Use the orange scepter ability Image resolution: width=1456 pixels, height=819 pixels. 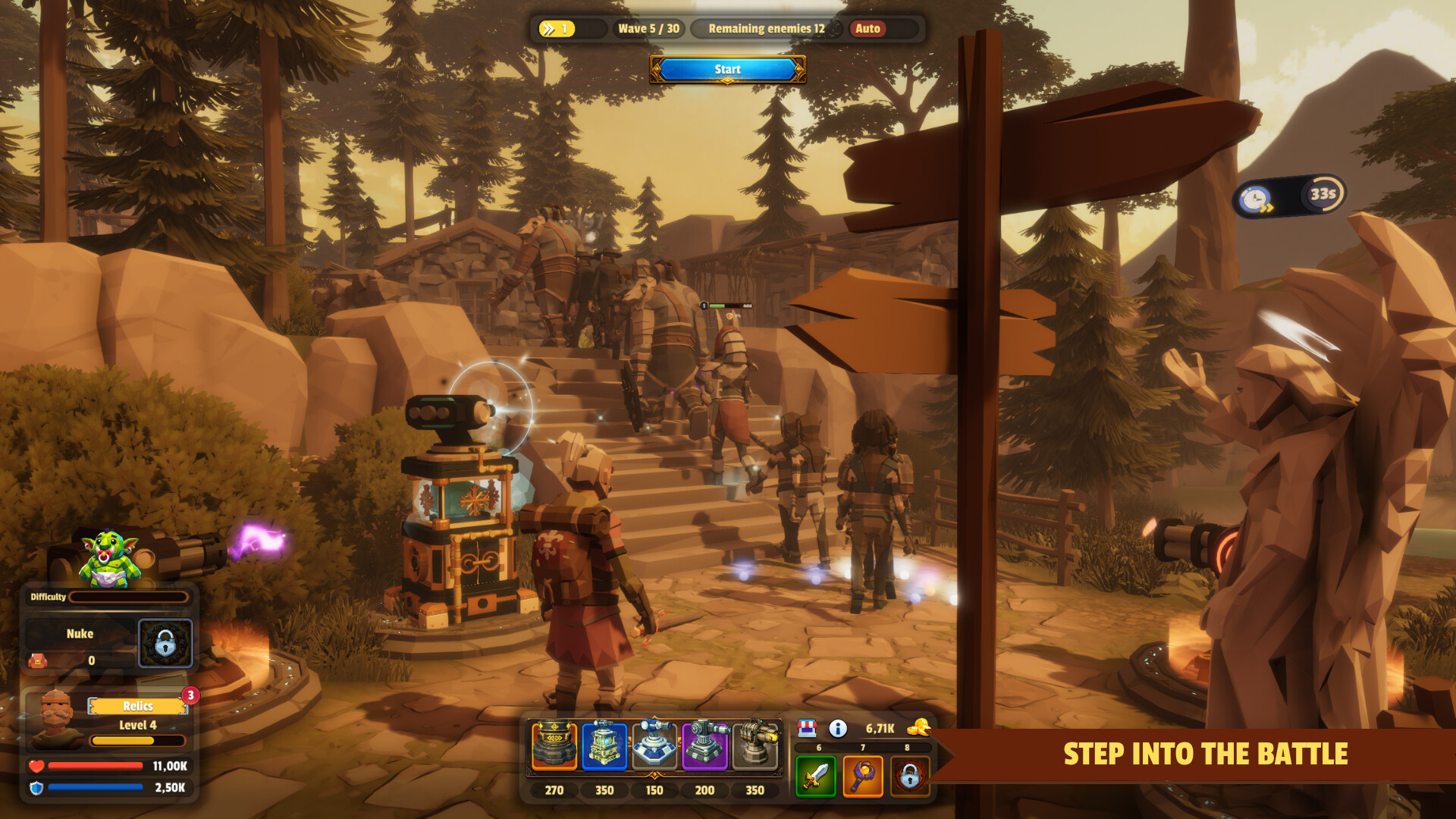[x=863, y=777]
